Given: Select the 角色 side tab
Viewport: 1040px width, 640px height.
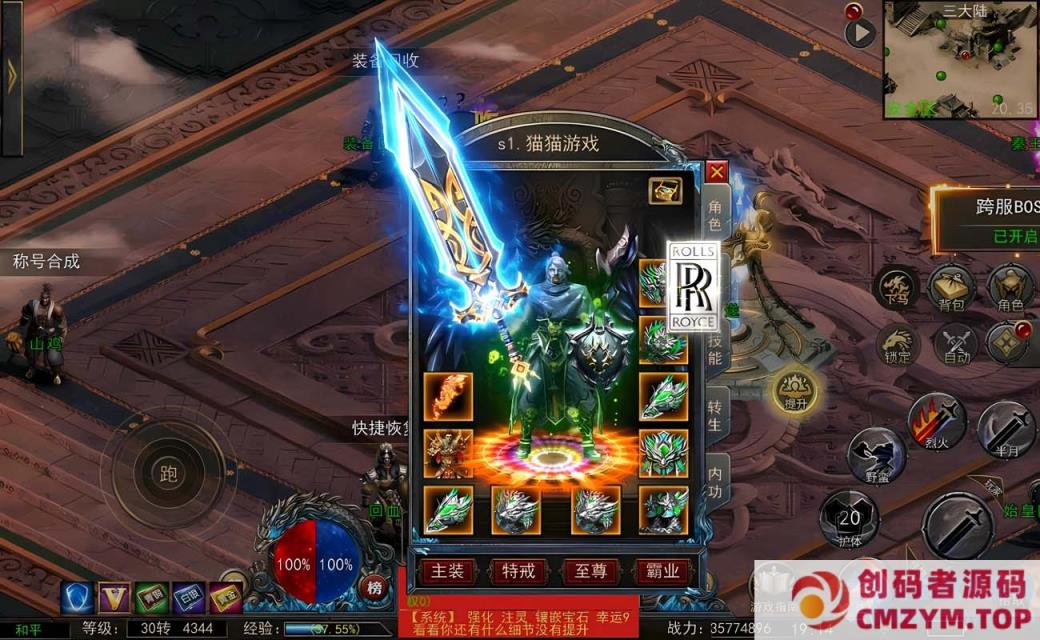Looking at the screenshot, I should pos(716,215).
